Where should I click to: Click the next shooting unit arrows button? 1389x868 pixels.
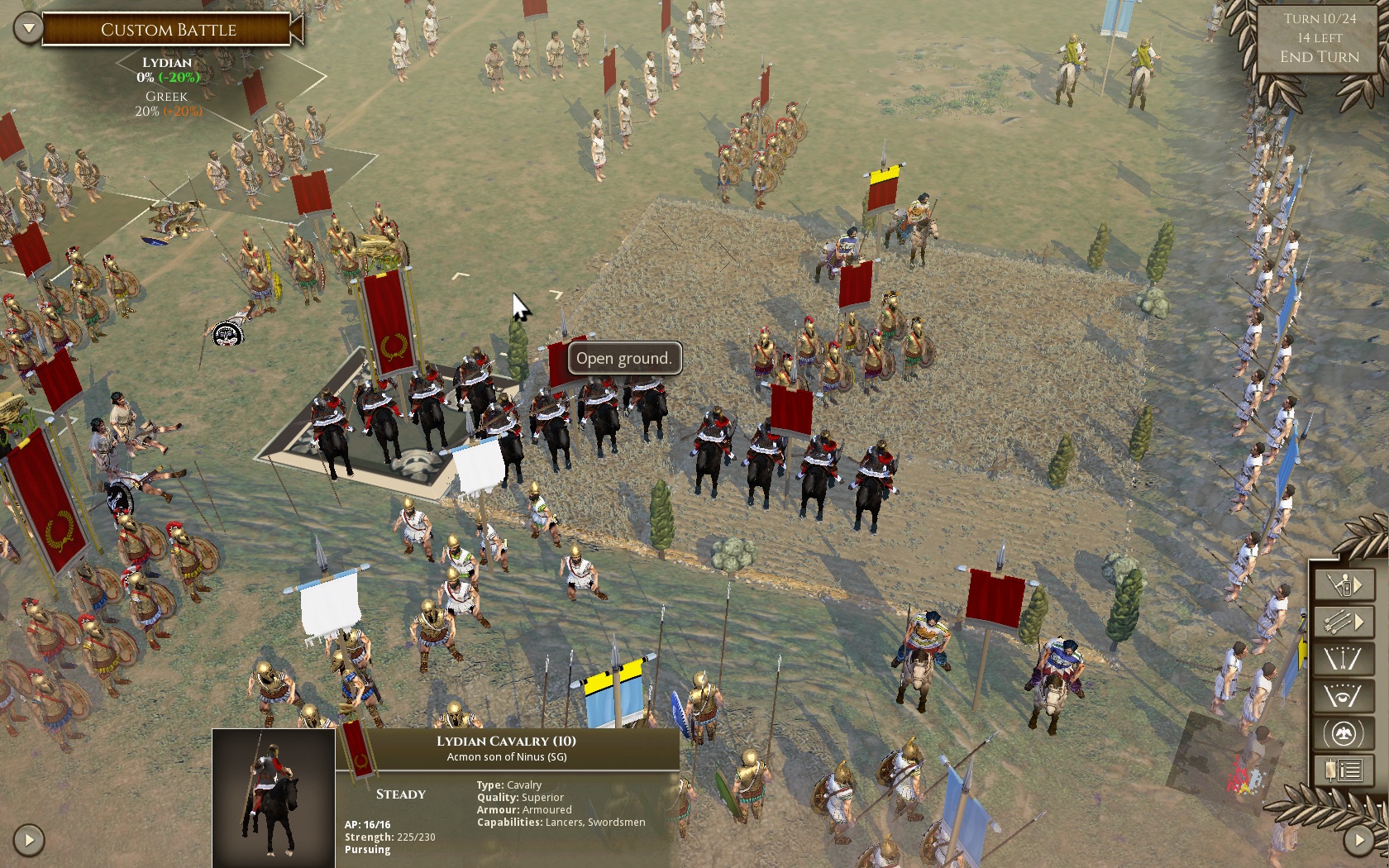click(1344, 622)
